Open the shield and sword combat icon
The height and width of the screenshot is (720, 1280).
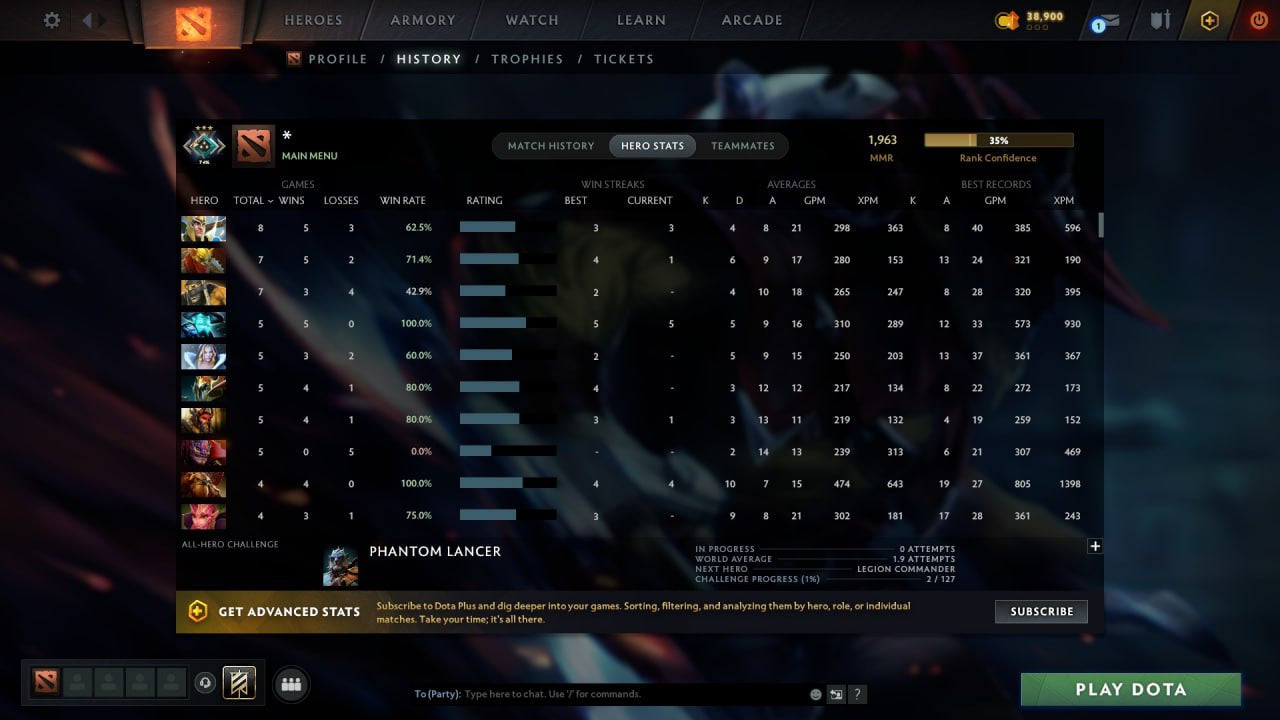click(1159, 19)
